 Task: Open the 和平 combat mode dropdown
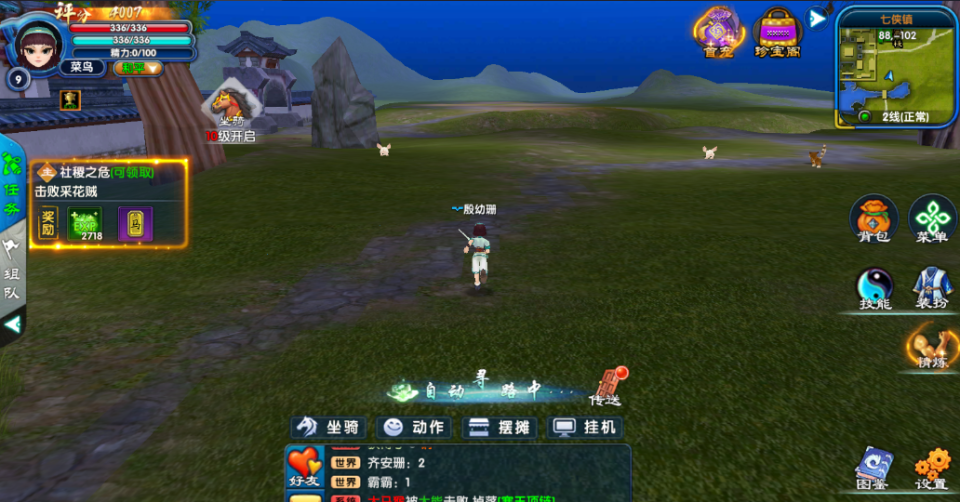[x=138, y=68]
